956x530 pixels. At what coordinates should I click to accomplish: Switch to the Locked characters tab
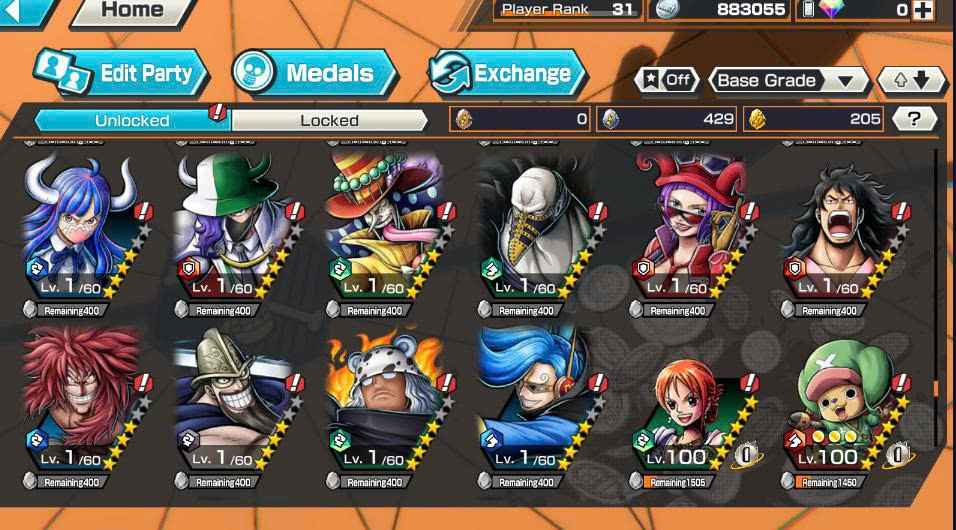pyautogui.click(x=329, y=120)
